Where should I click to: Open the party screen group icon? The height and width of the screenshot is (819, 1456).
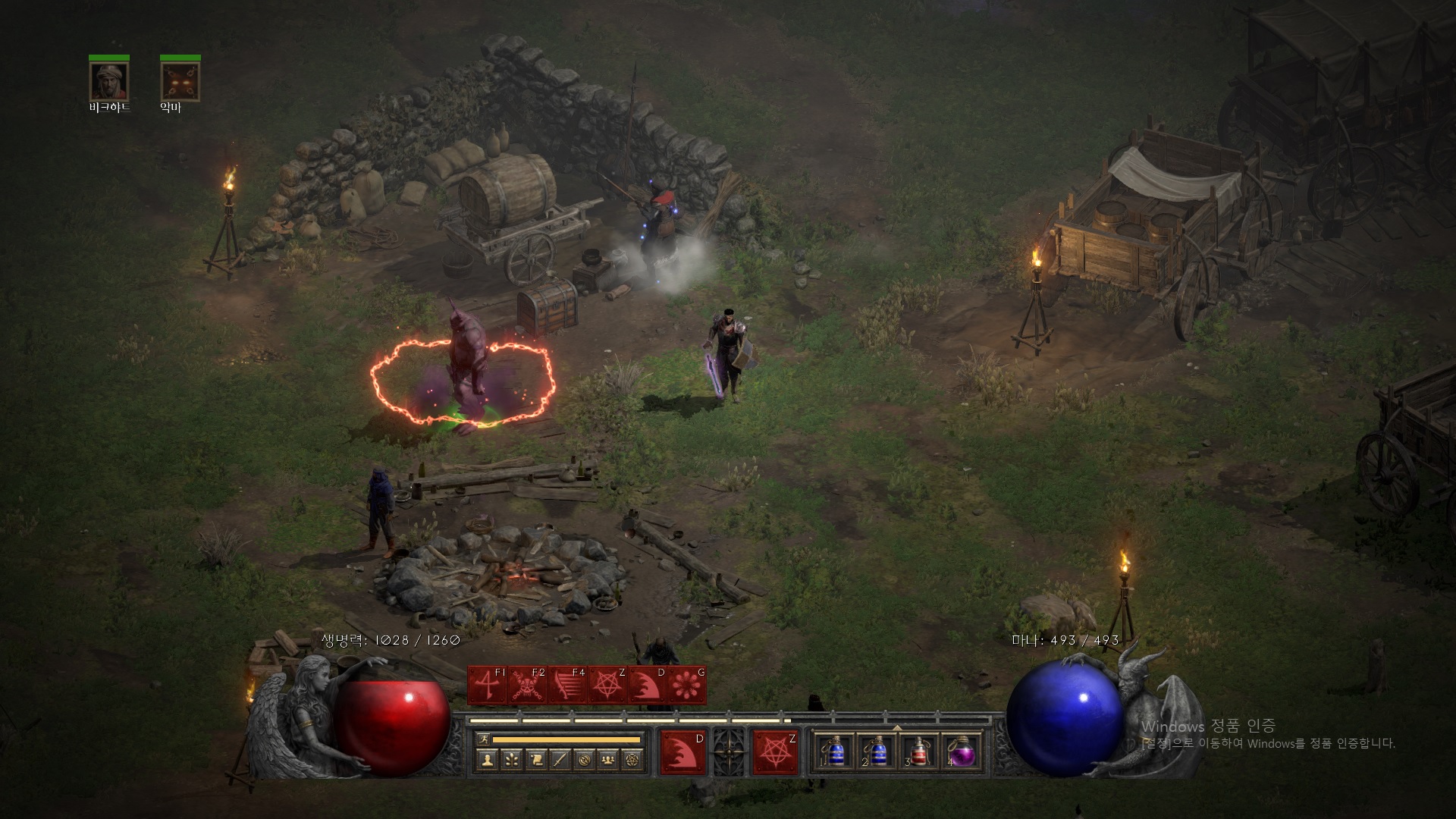click(x=608, y=759)
